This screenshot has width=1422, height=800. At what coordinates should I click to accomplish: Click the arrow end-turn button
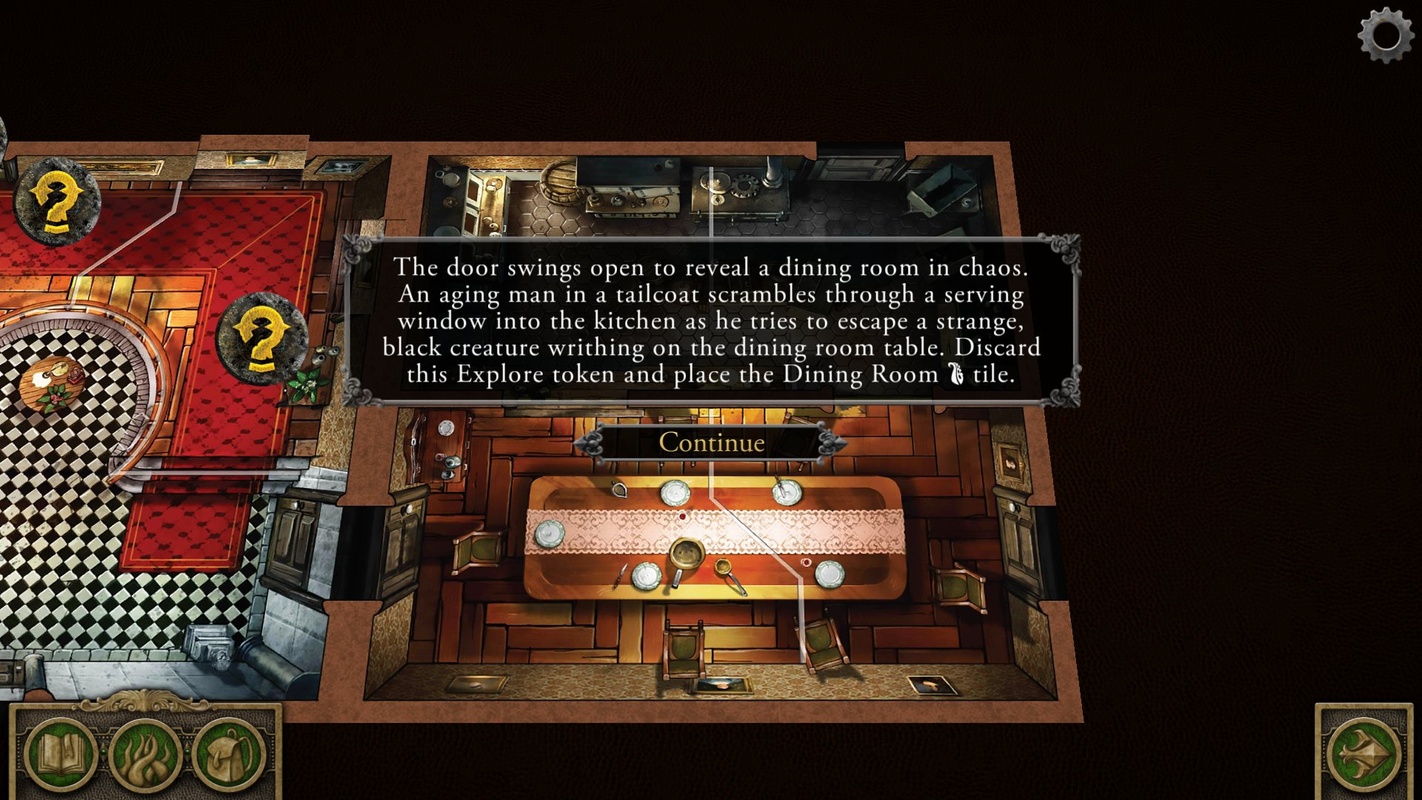(x=1364, y=753)
